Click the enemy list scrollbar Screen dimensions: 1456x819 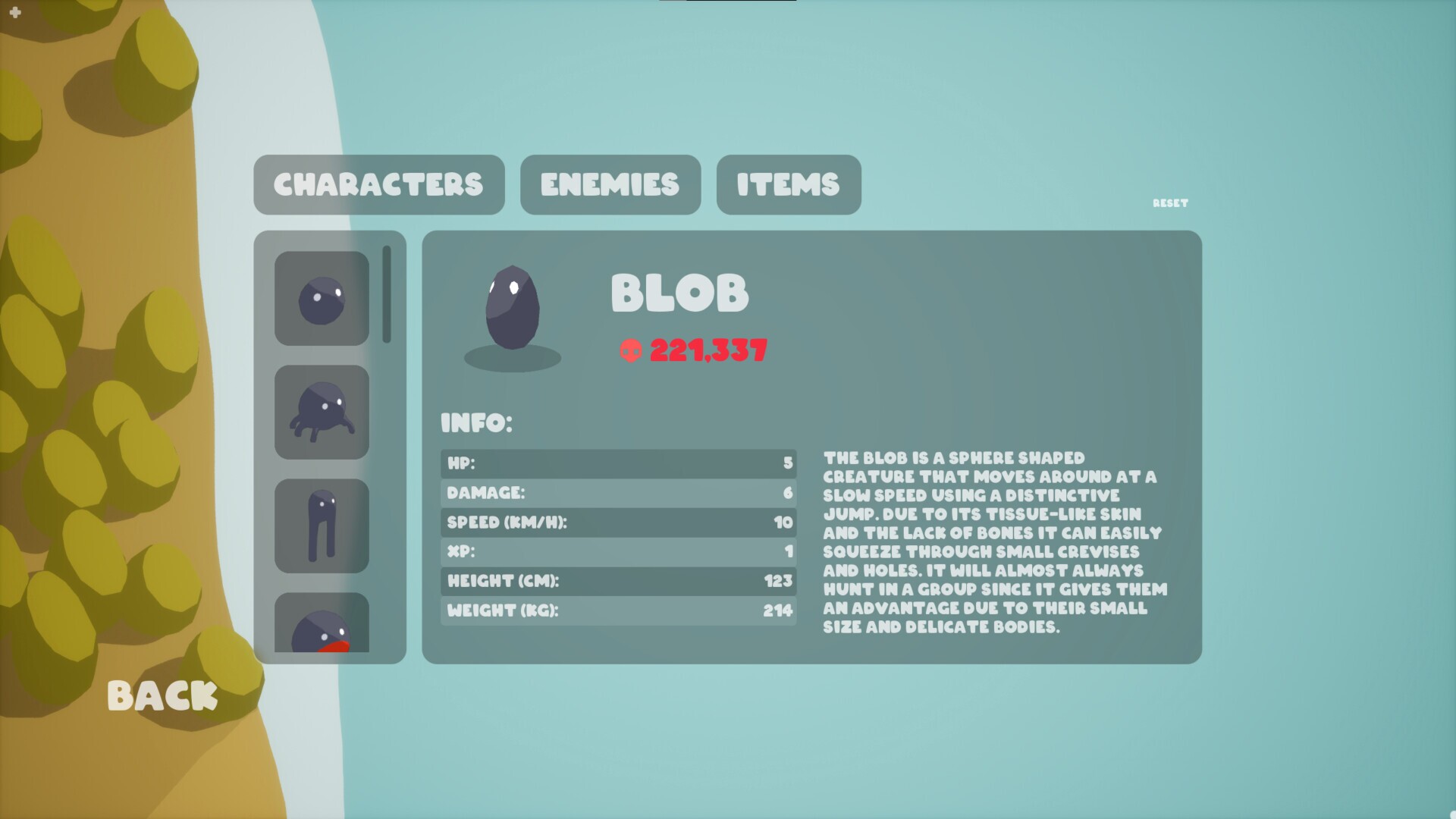point(388,294)
